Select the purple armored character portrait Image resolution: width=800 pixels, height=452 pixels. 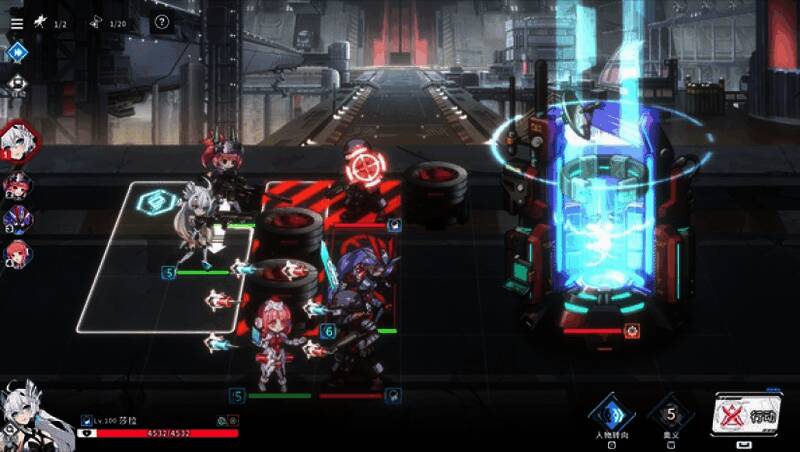pyautogui.click(x=17, y=219)
